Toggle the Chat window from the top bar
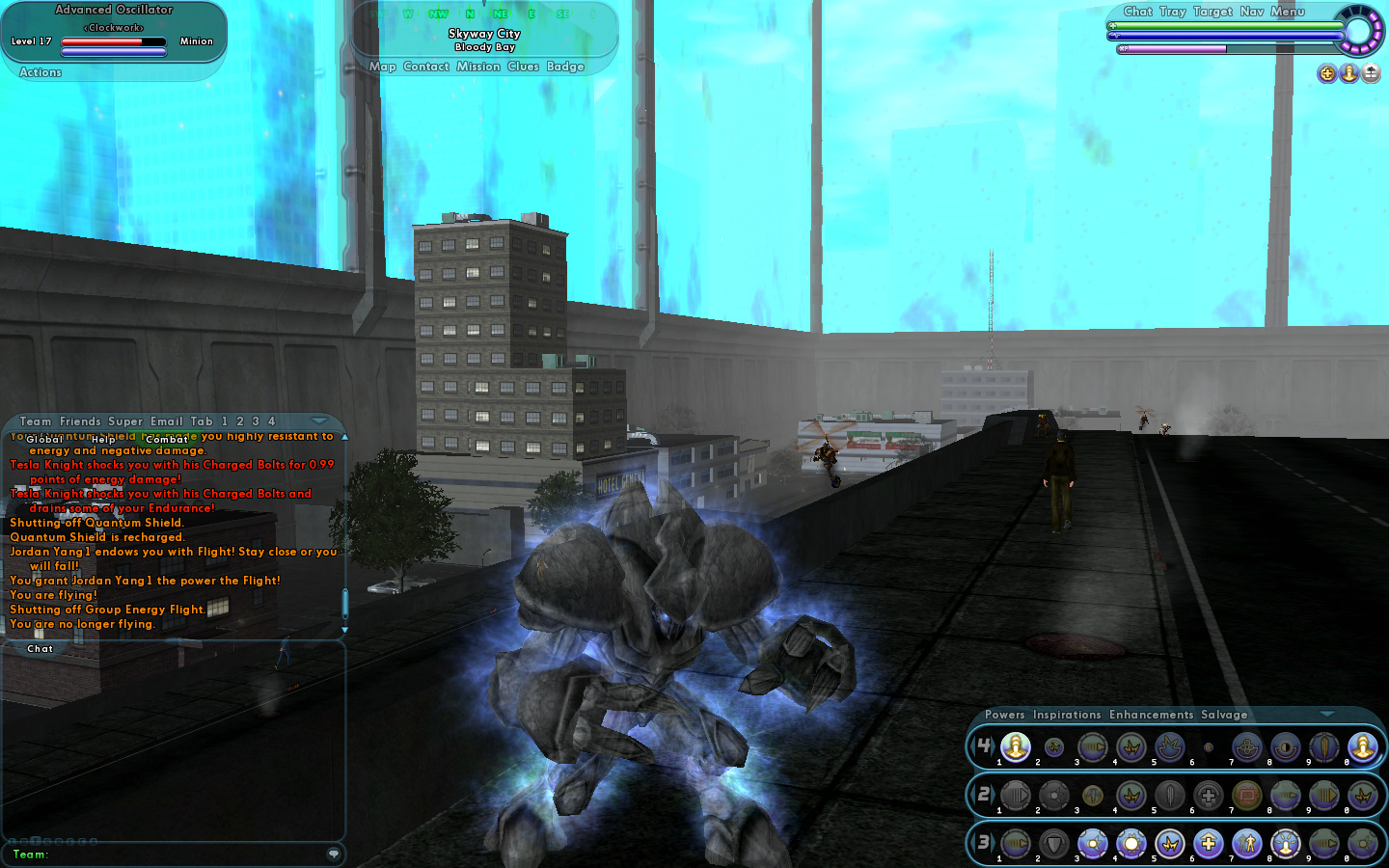Screen dimensions: 1389x868 pyautogui.click(x=1138, y=12)
